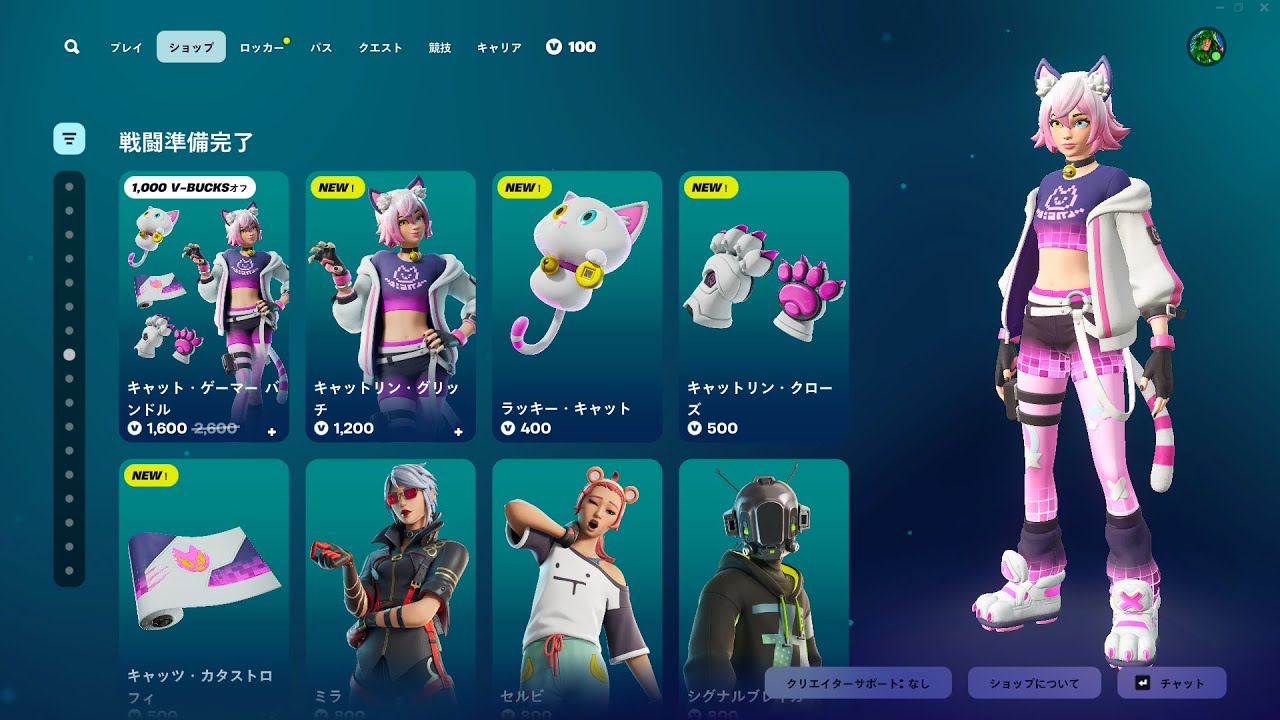Go to the パス tab
Viewport: 1280px width, 720px height.
coord(321,47)
